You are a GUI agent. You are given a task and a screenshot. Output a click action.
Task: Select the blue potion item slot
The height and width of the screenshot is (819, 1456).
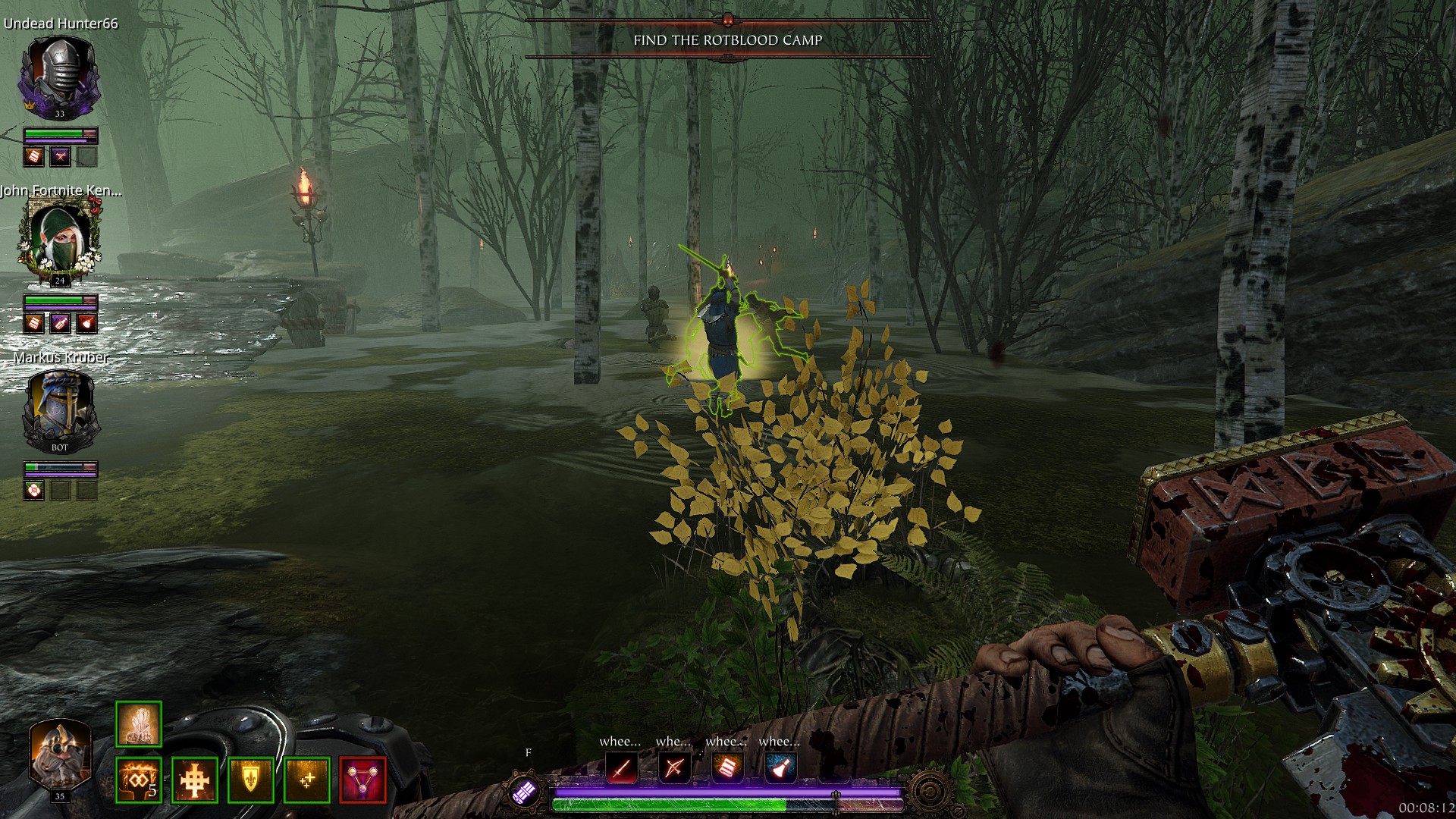tap(780, 769)
